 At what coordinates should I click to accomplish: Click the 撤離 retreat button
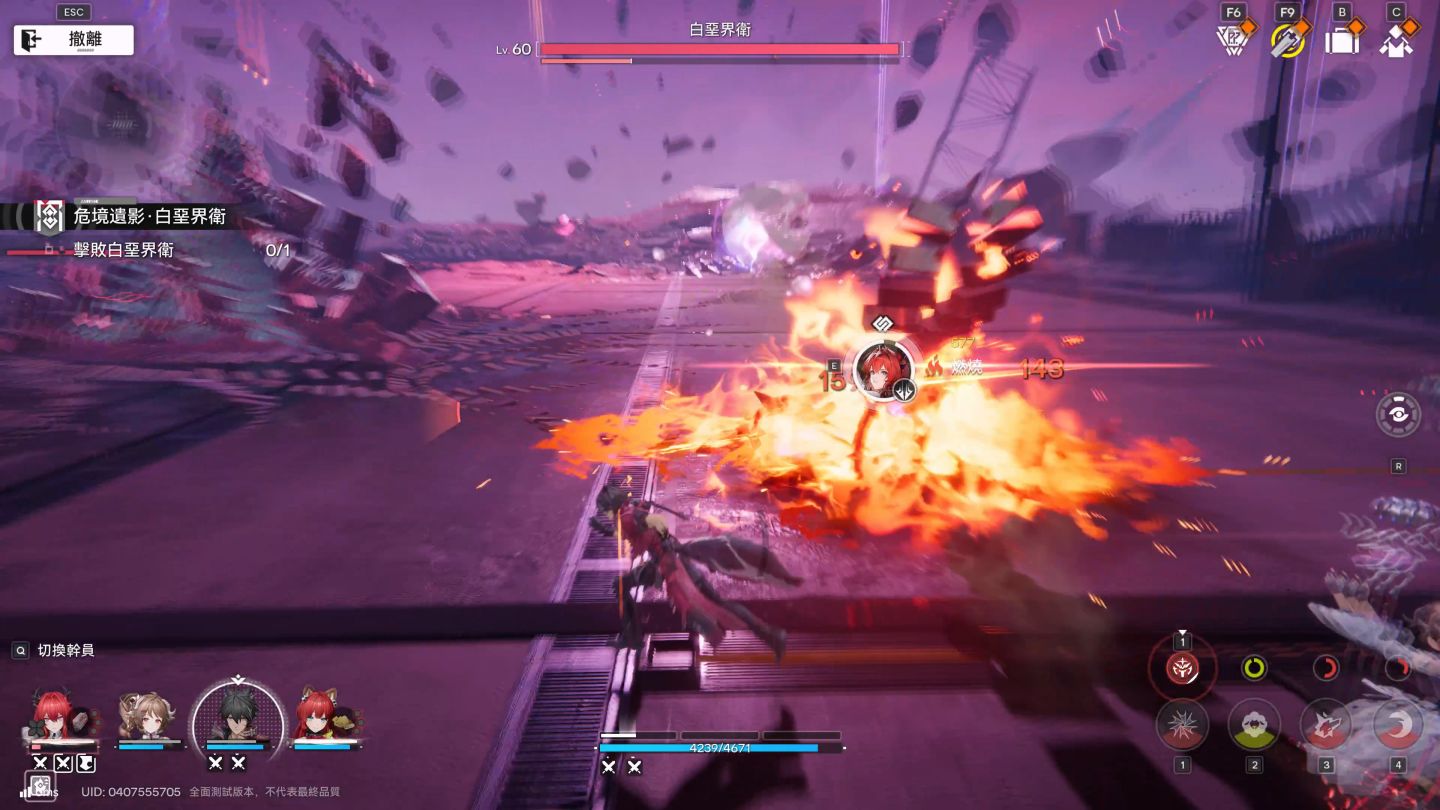pyautogui.click(x=73, y=40)
